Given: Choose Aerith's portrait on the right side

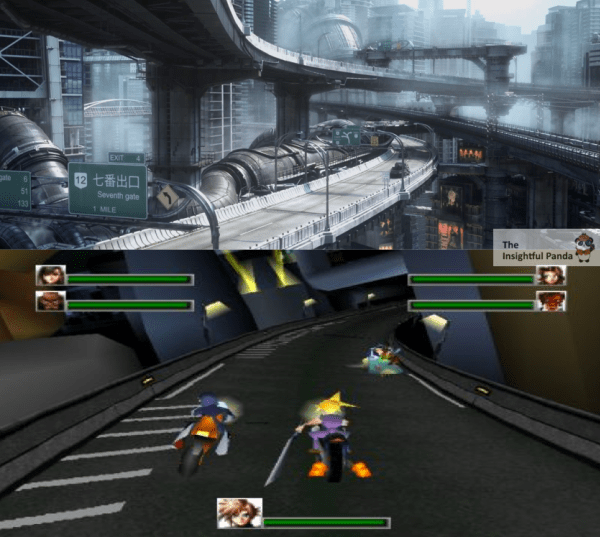Looking at the screenshot, I should point(551,275).
